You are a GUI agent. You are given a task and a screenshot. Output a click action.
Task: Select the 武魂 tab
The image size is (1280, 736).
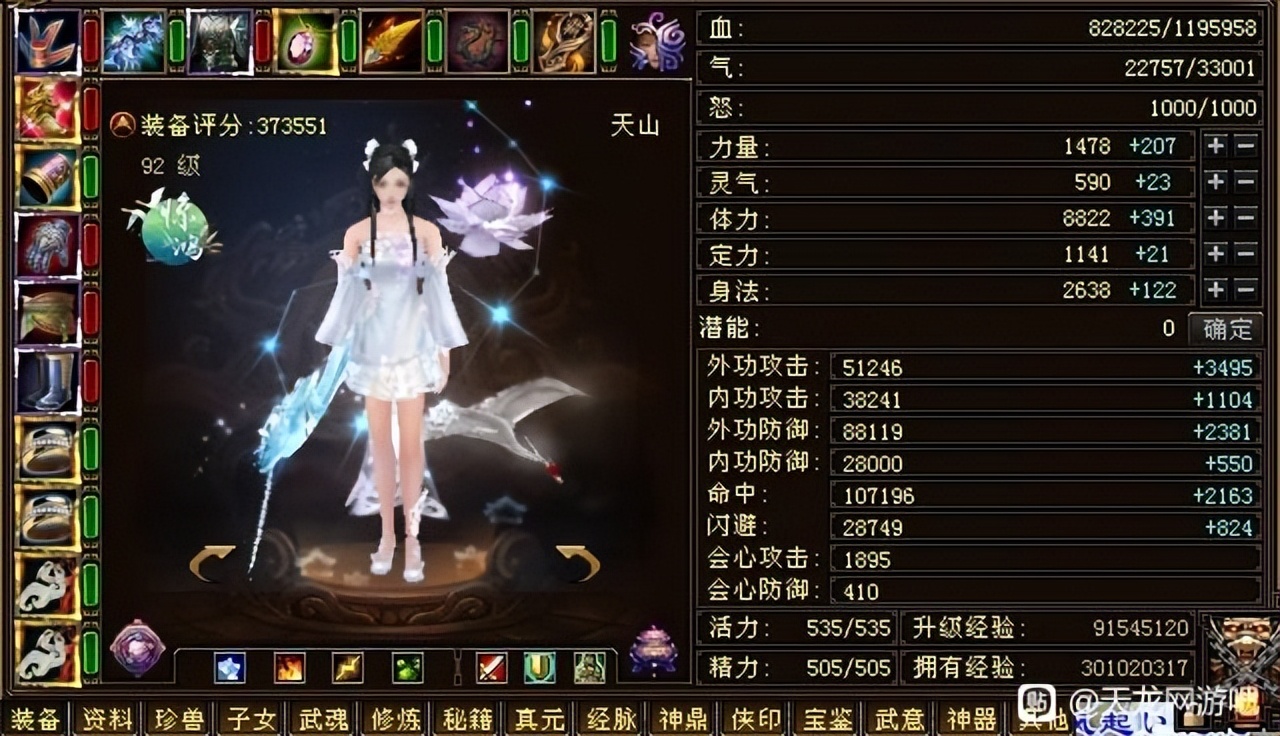[323, 719]
